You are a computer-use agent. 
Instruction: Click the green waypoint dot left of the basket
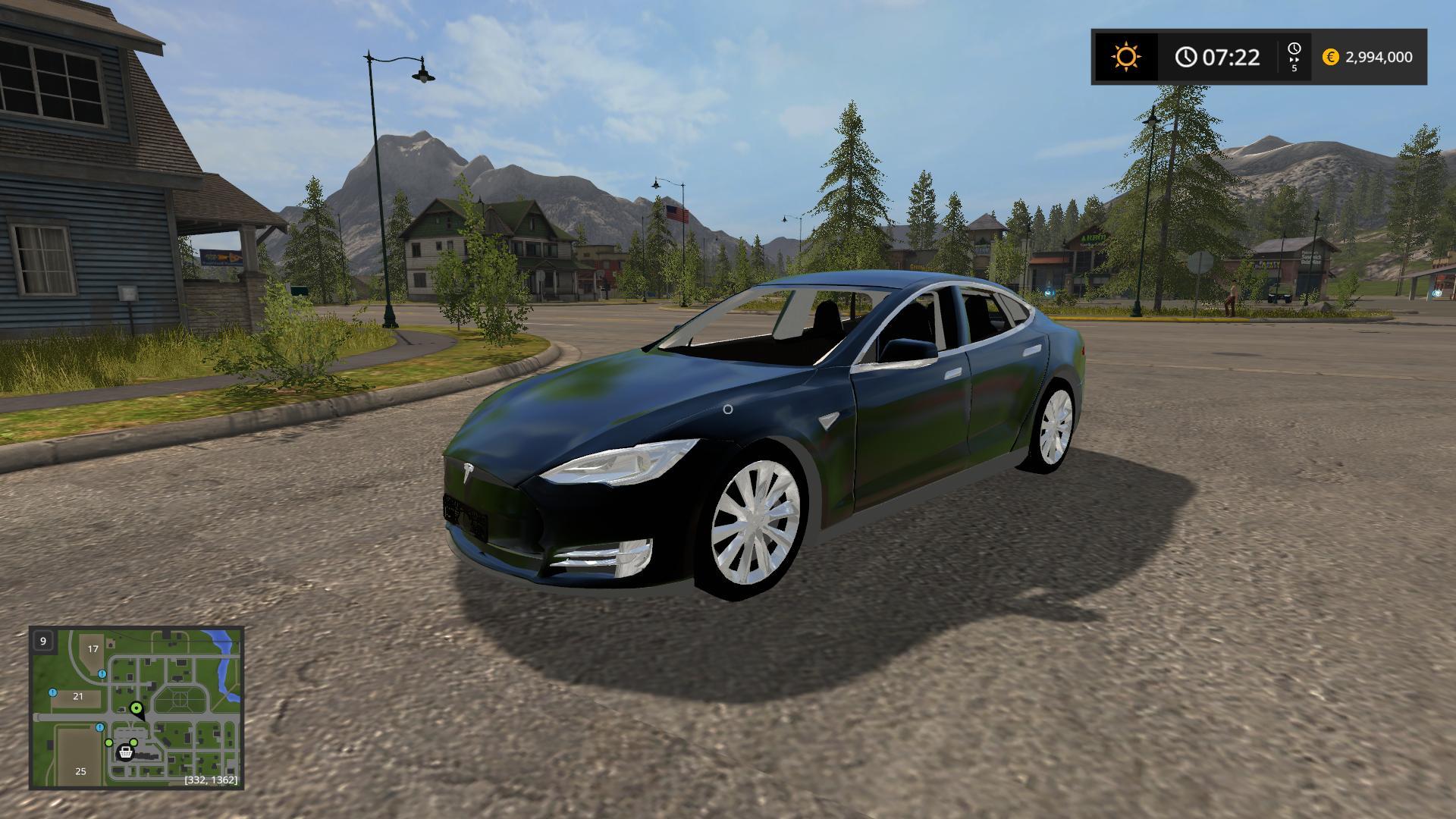click(108, 742)
